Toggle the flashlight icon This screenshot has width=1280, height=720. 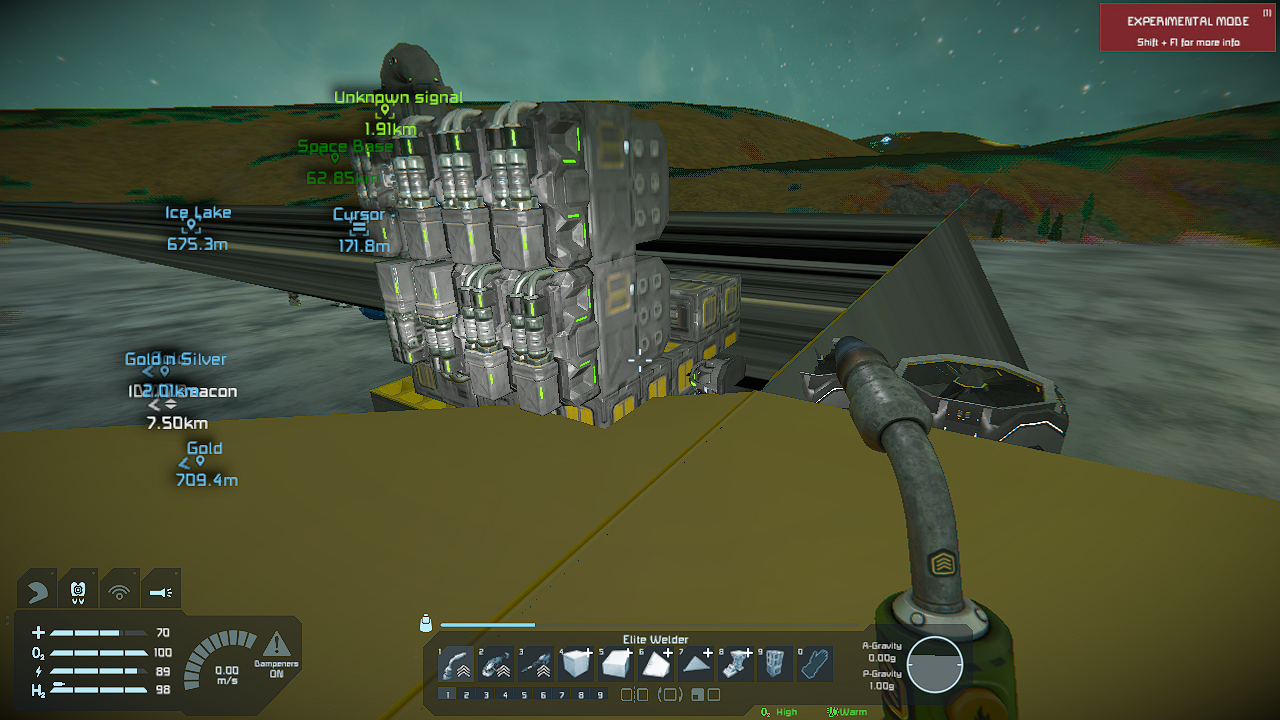(x=160, y=592)
